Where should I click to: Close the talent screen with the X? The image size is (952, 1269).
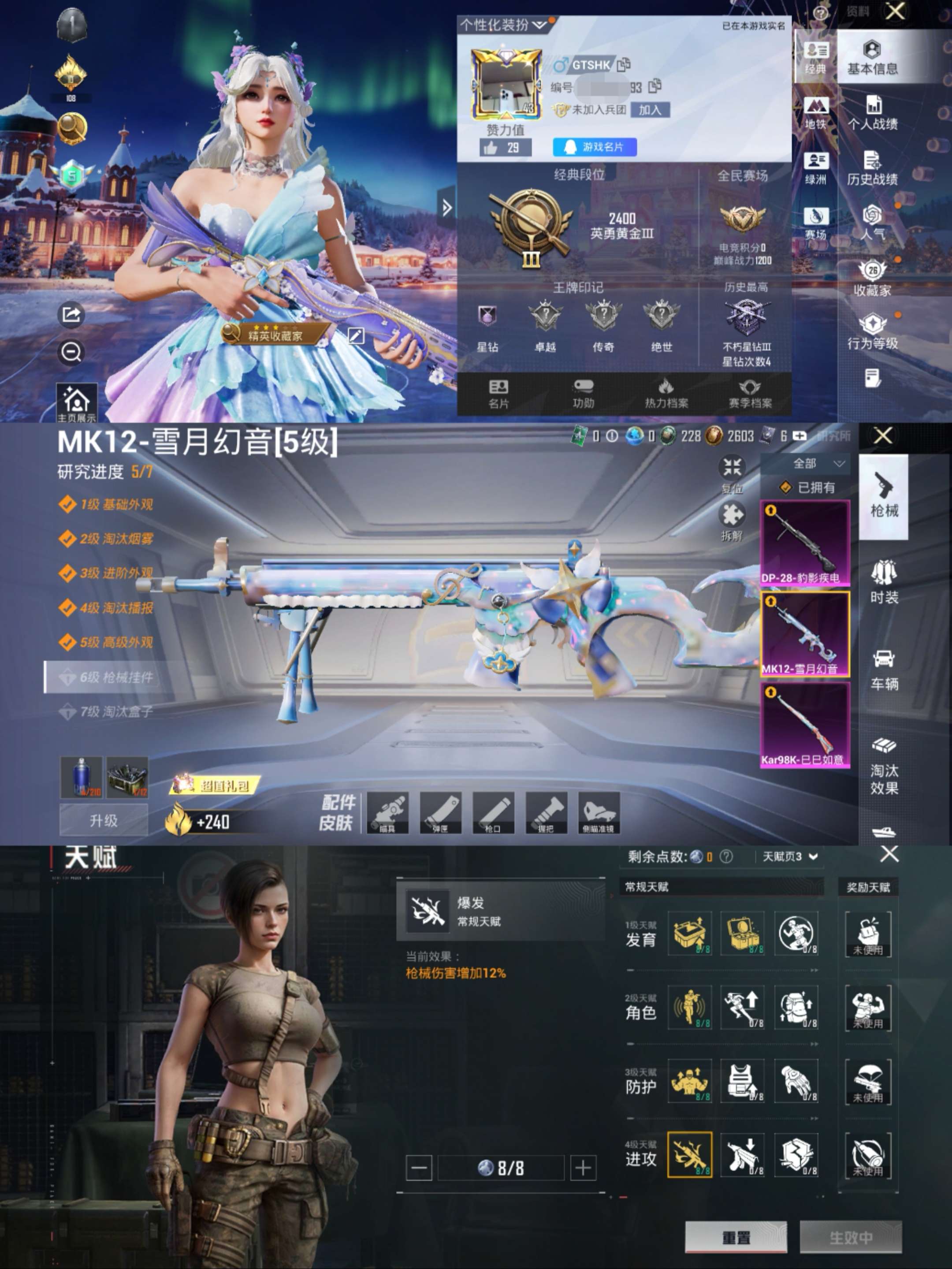pyautogui.click(x=889, y=854)
